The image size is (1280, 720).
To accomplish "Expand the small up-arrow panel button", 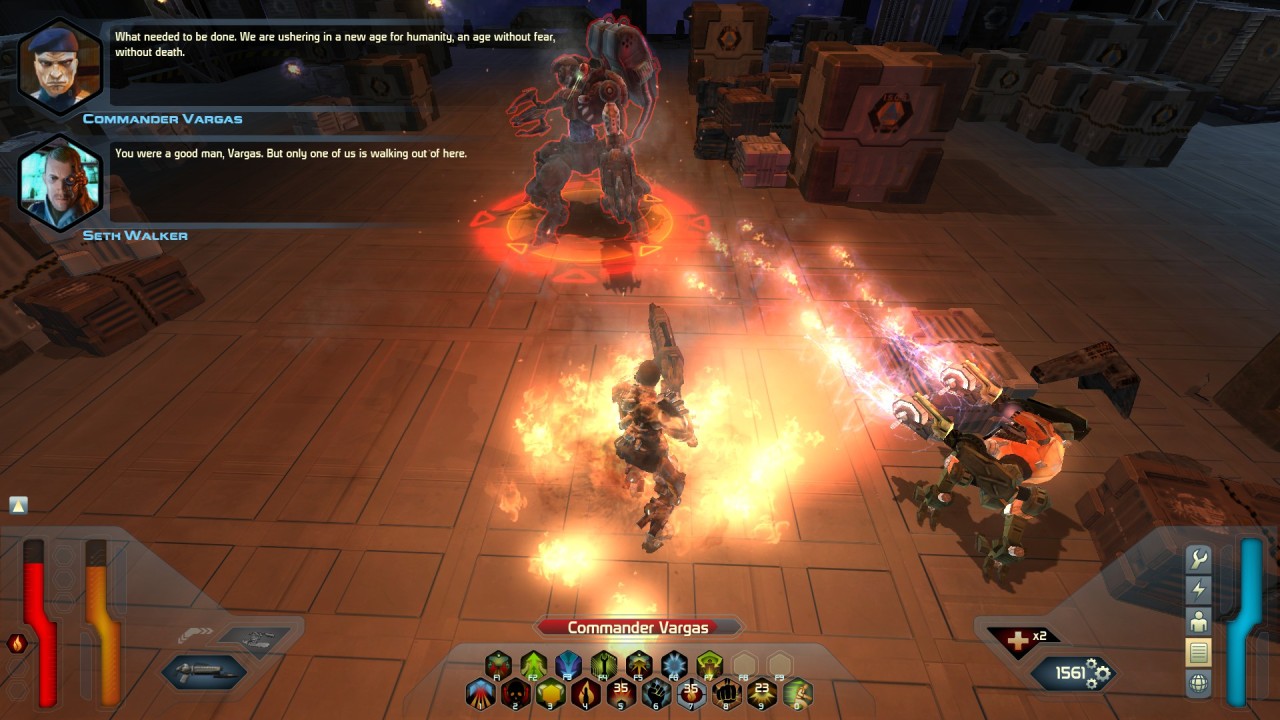I will 18,505.
